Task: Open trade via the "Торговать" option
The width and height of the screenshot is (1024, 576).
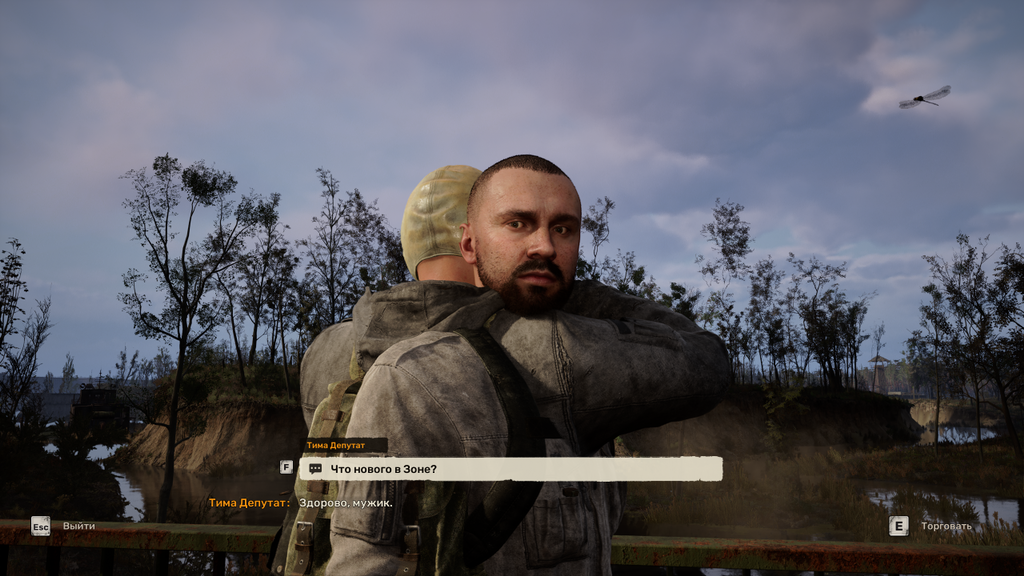Action: pyautogui.click(x=945, y=526)
